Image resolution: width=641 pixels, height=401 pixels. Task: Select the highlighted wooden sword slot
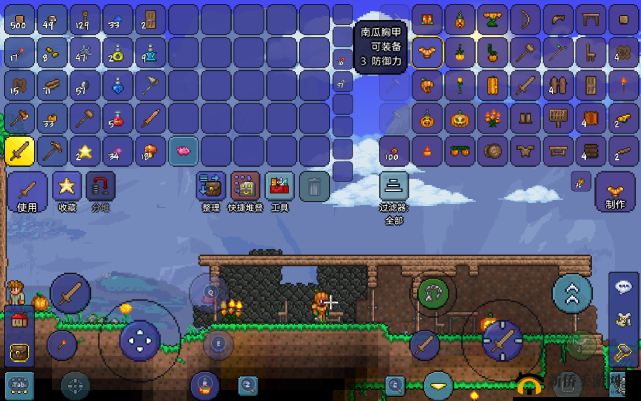point(20,151)
